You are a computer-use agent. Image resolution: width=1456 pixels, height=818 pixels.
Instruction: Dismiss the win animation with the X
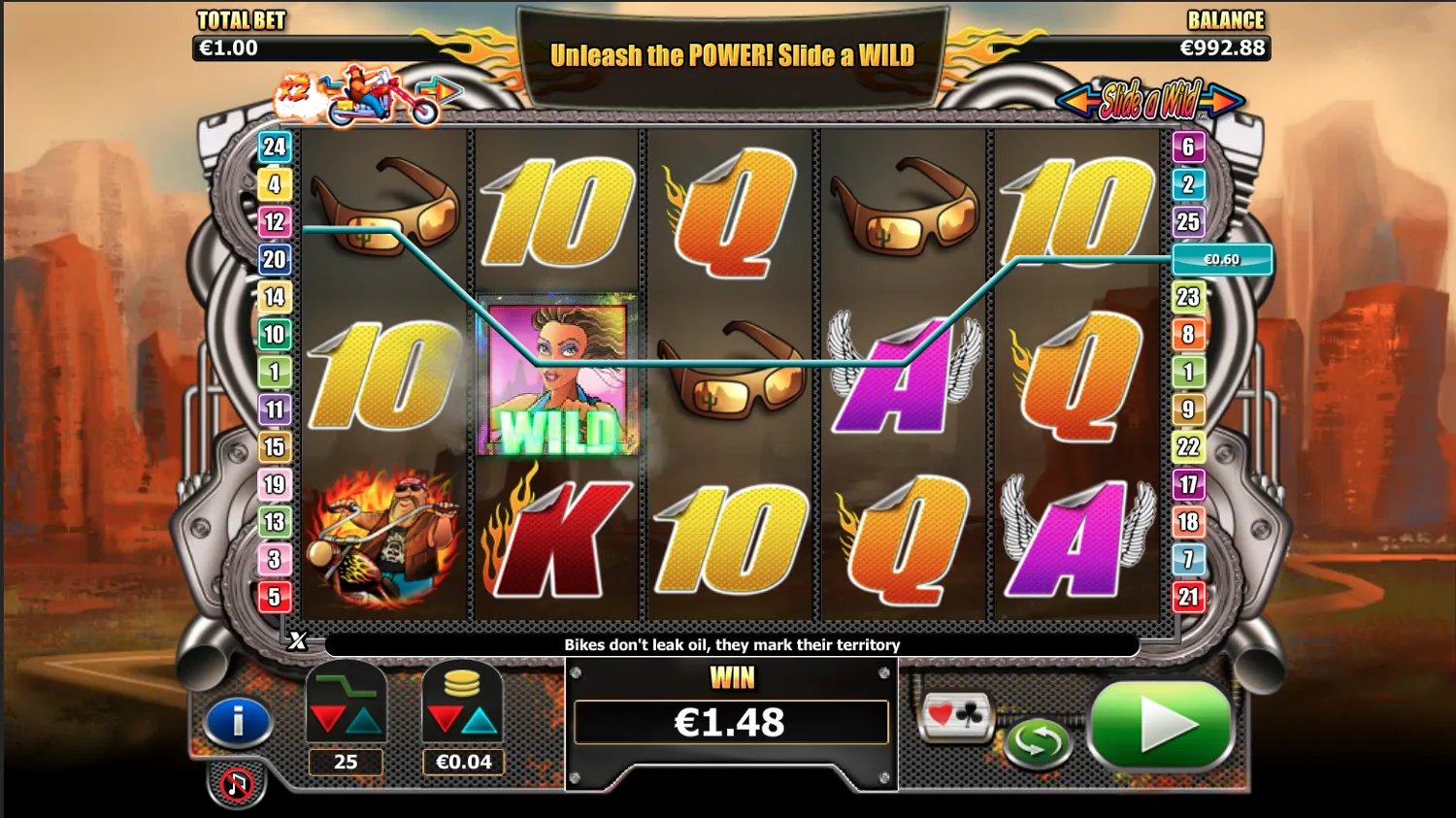coord(296,640)
